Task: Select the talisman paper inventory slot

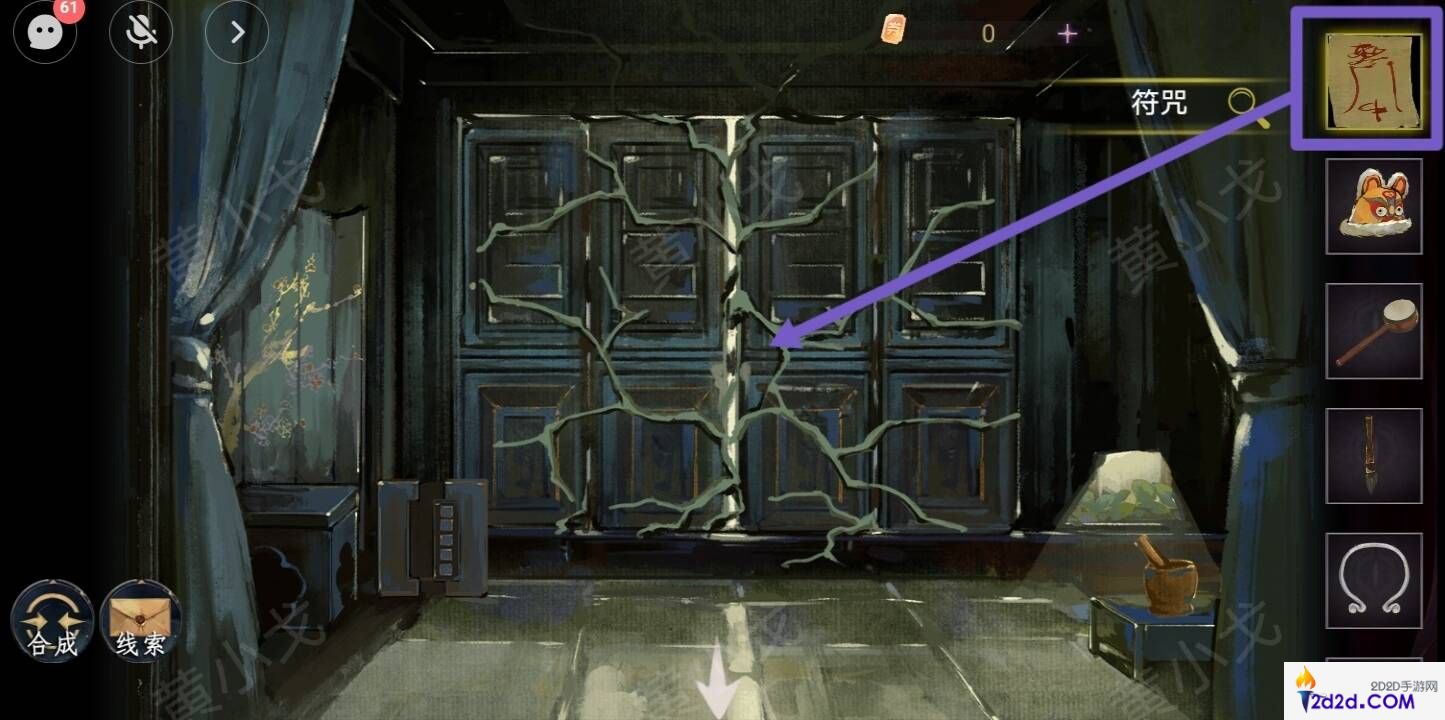Action: click(x=1372, y=80)
